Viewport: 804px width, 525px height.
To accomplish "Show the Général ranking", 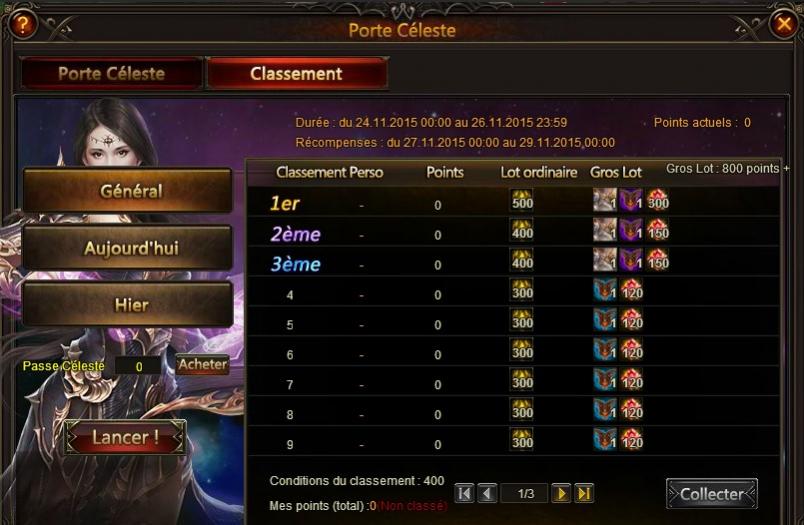I will coord(128,190).
